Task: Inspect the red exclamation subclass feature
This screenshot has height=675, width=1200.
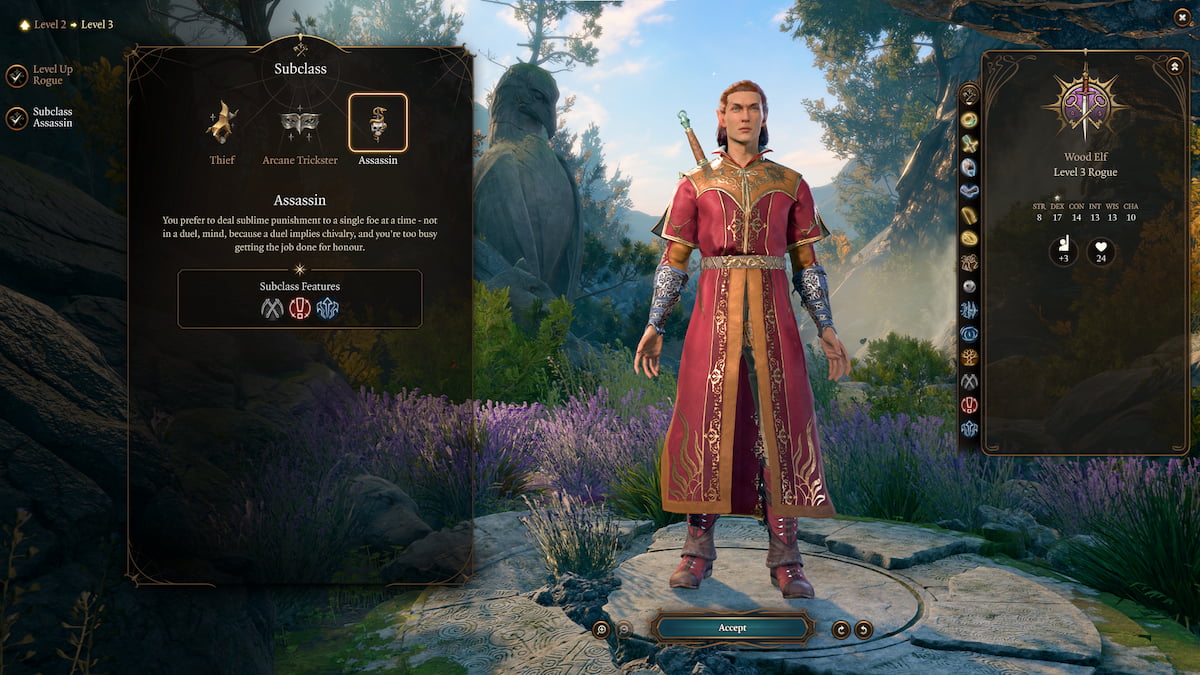Action: 300,309
